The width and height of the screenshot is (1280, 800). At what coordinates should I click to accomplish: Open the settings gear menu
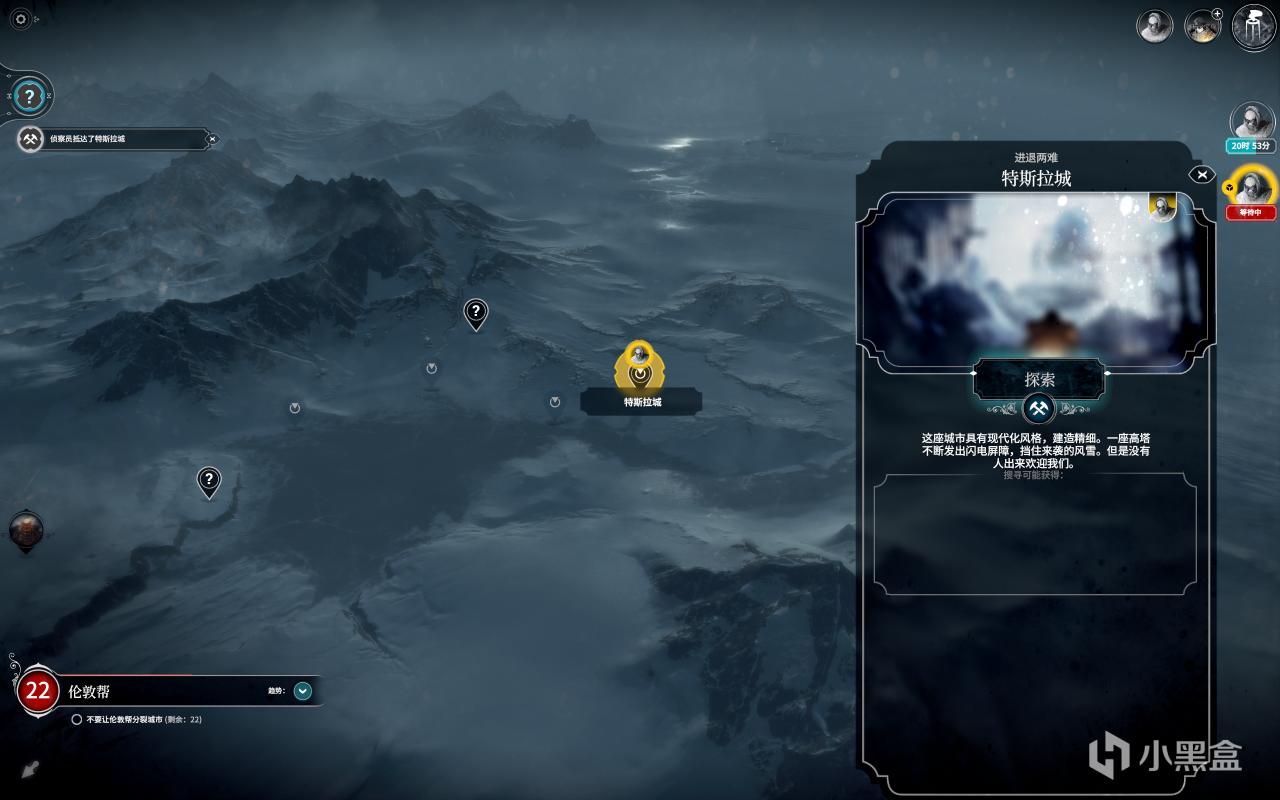tap(20, 19)
